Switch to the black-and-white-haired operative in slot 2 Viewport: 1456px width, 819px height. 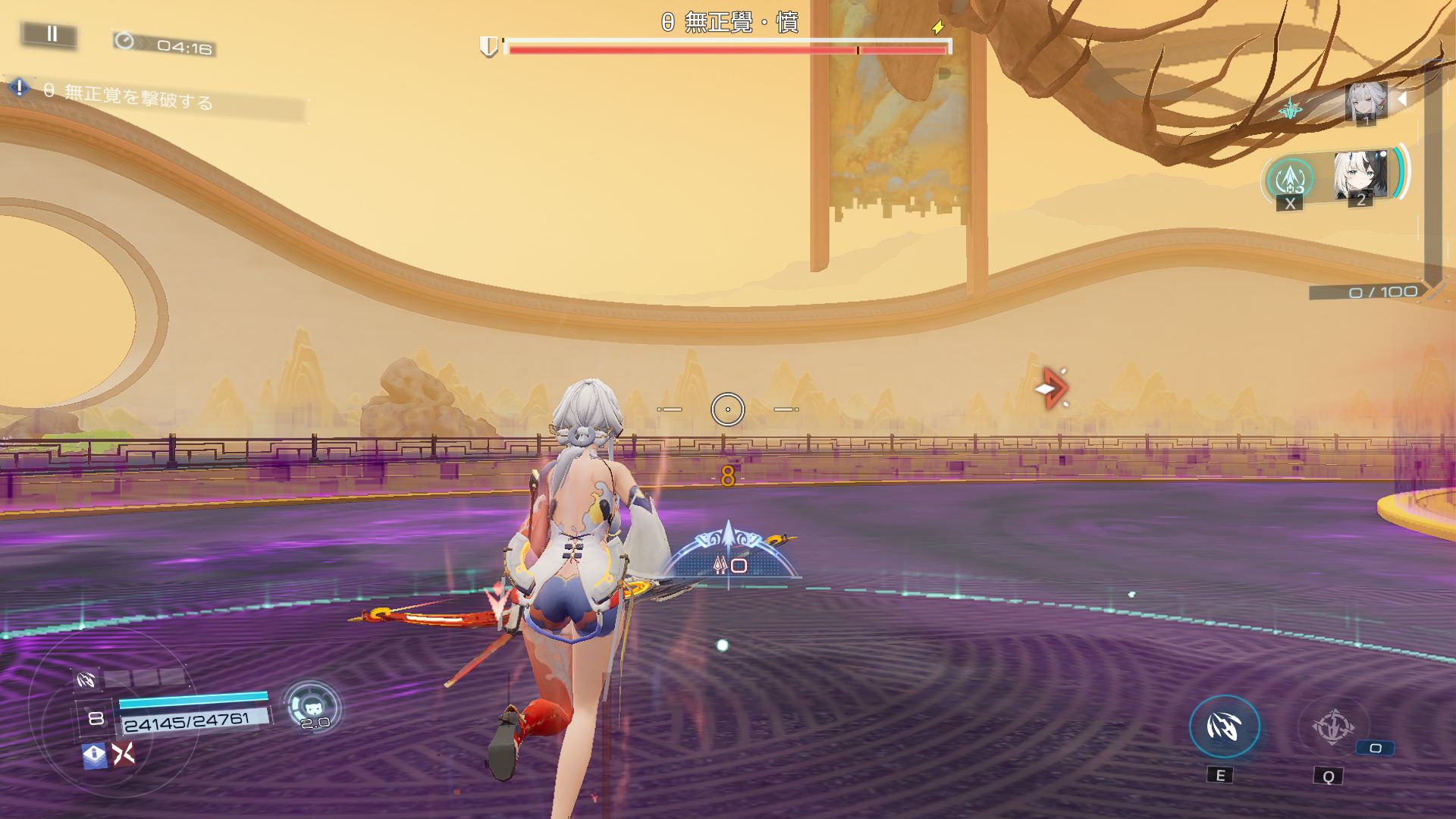point(1360,176)
